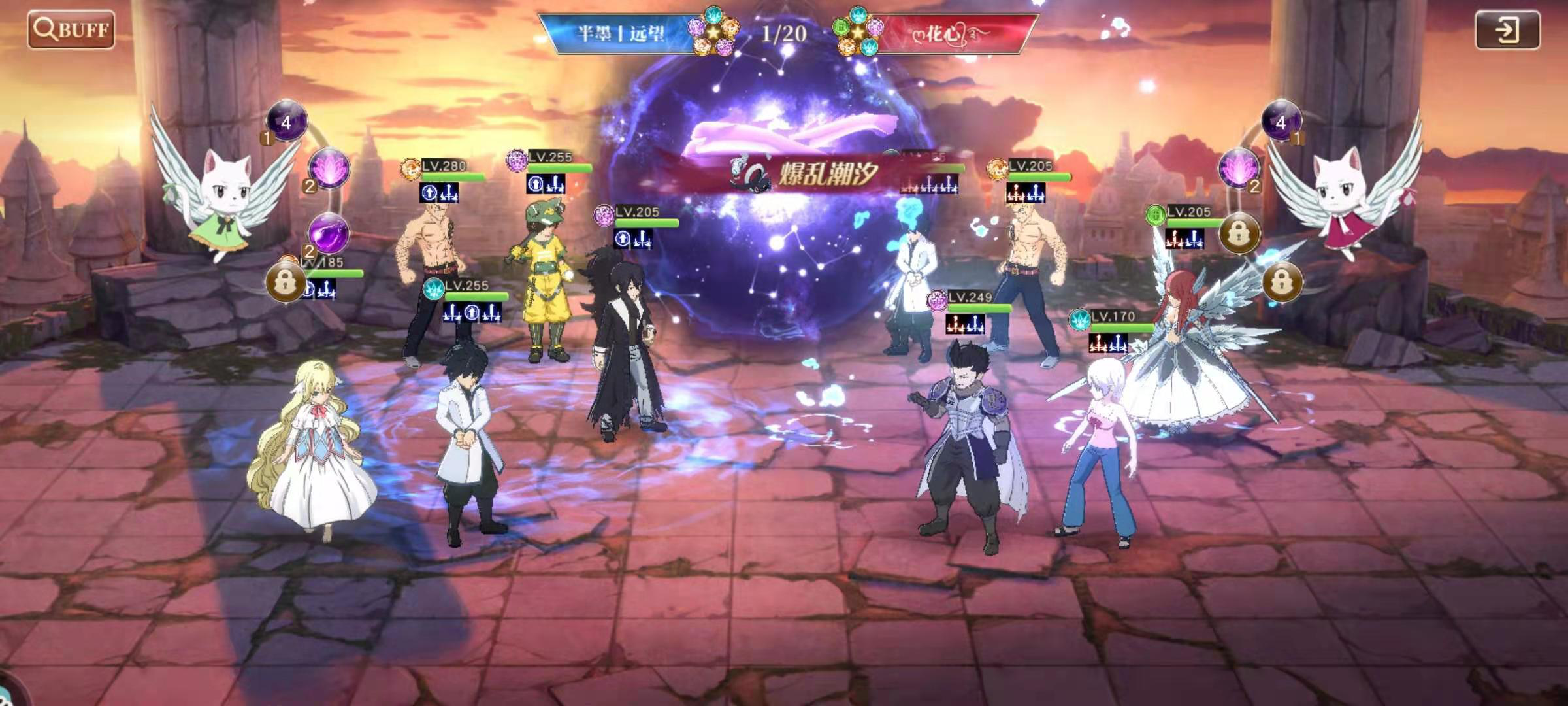The width and height of the screenshot is (1568, 706).
Task: Select the number 4 orb near green-dress cat
Action: coord(286,122)
